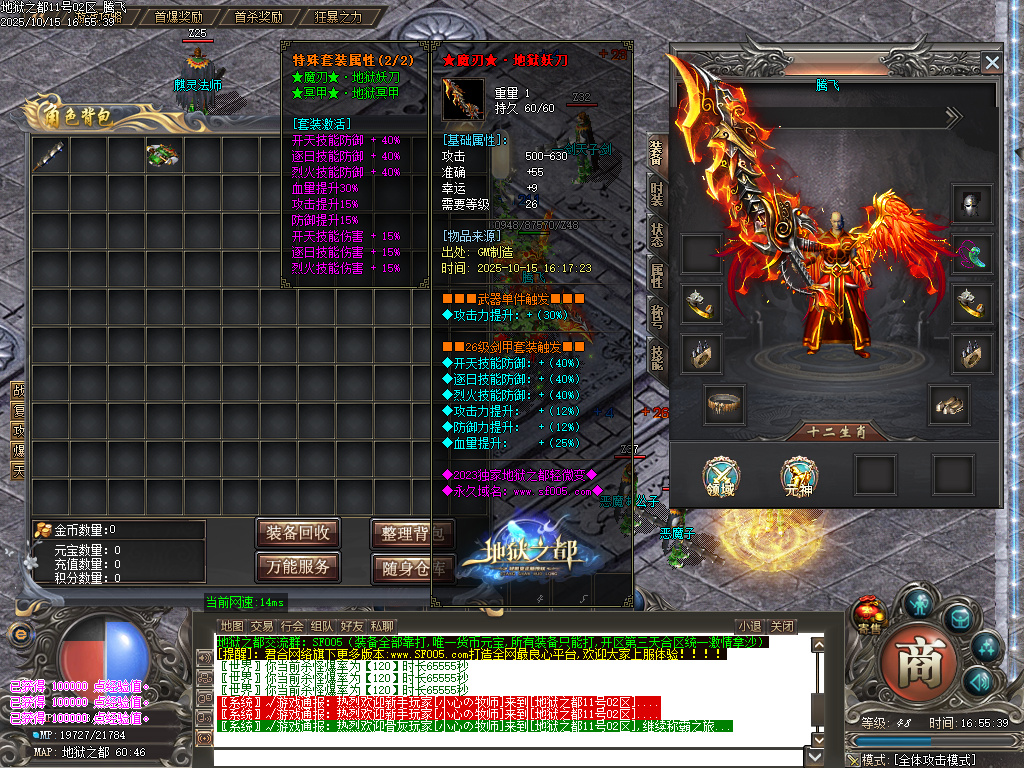
Task: Show the 技能 skills tab
Action: [x=656, y=356]
